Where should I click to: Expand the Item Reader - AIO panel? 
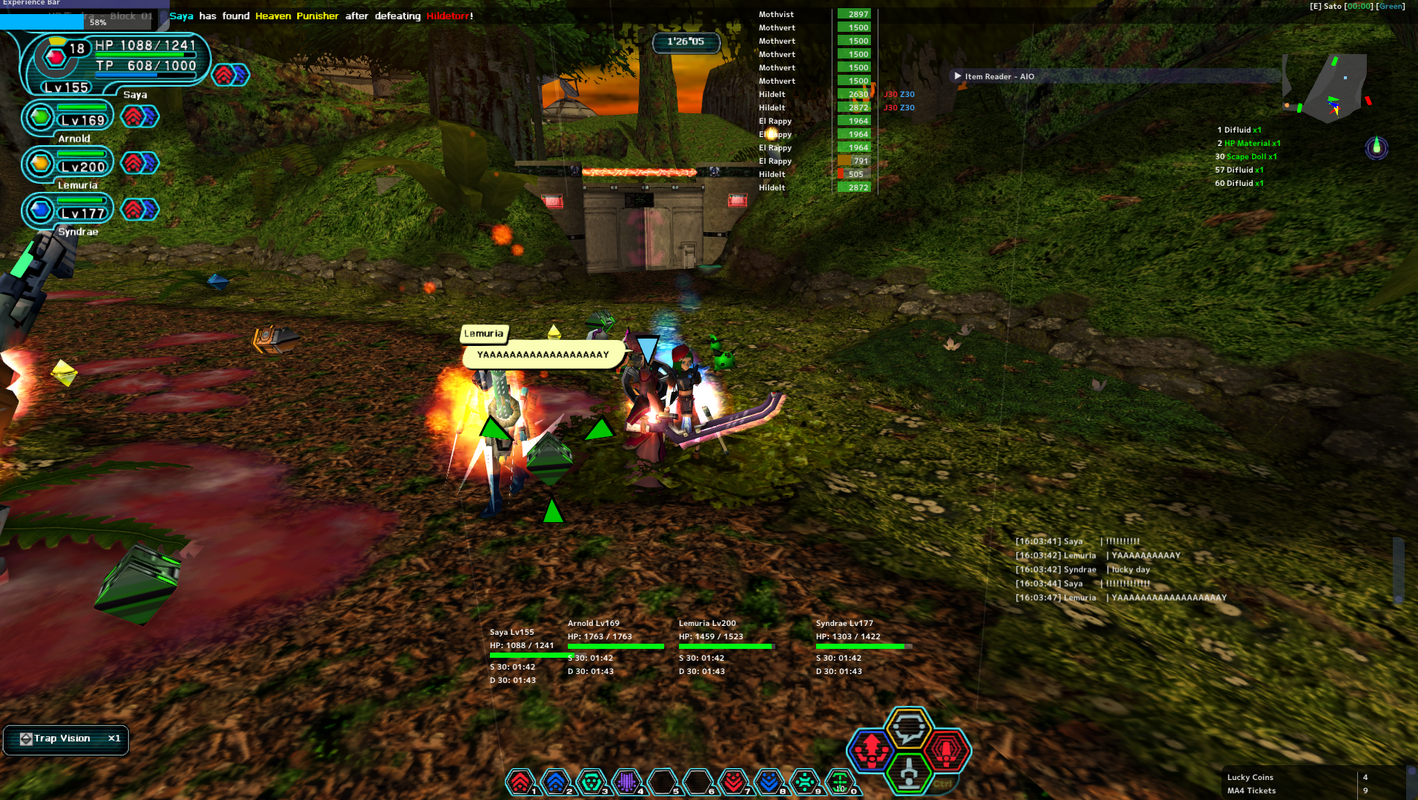pos(958,76)
